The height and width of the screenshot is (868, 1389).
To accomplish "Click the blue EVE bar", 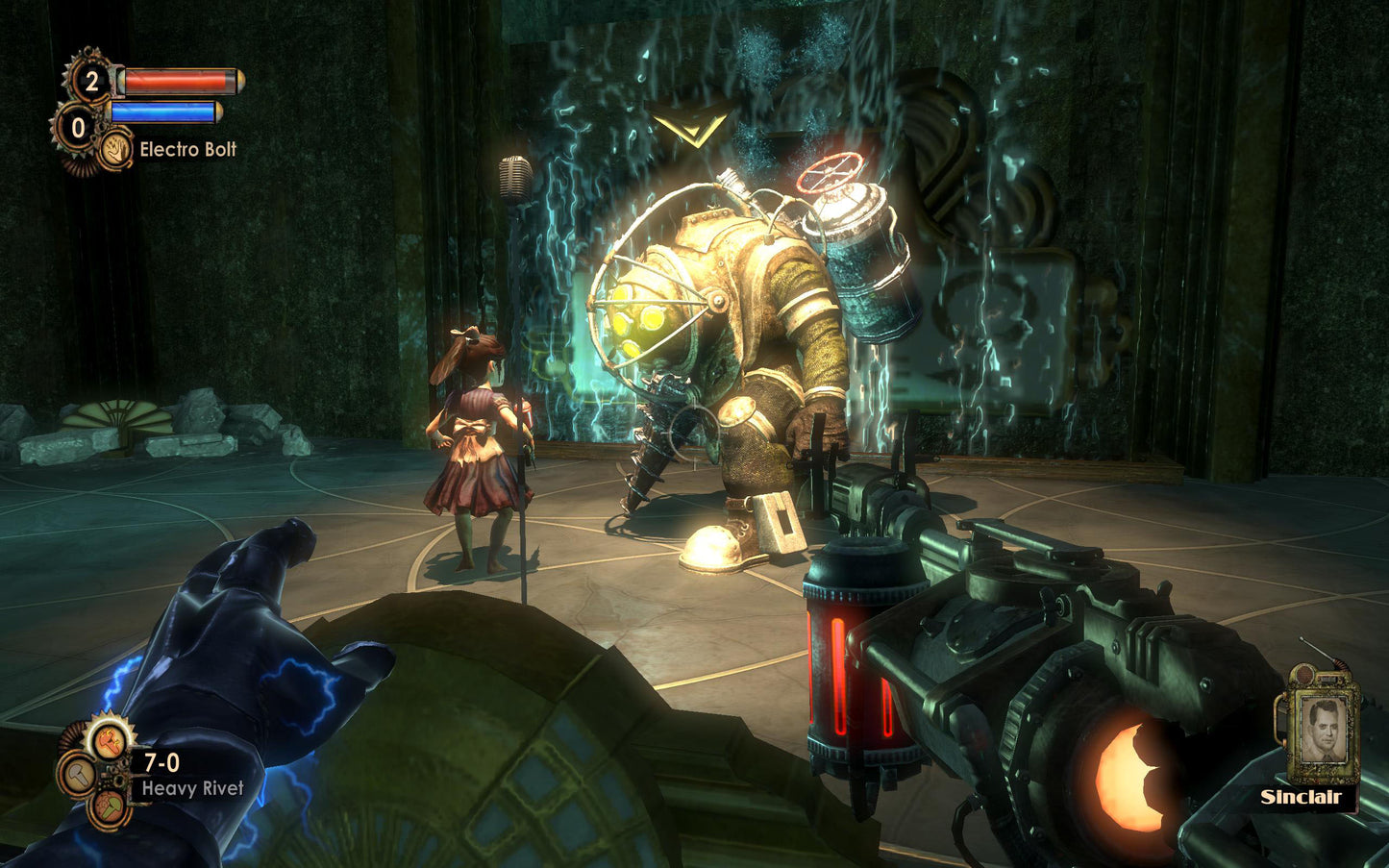I will [162, 112].
